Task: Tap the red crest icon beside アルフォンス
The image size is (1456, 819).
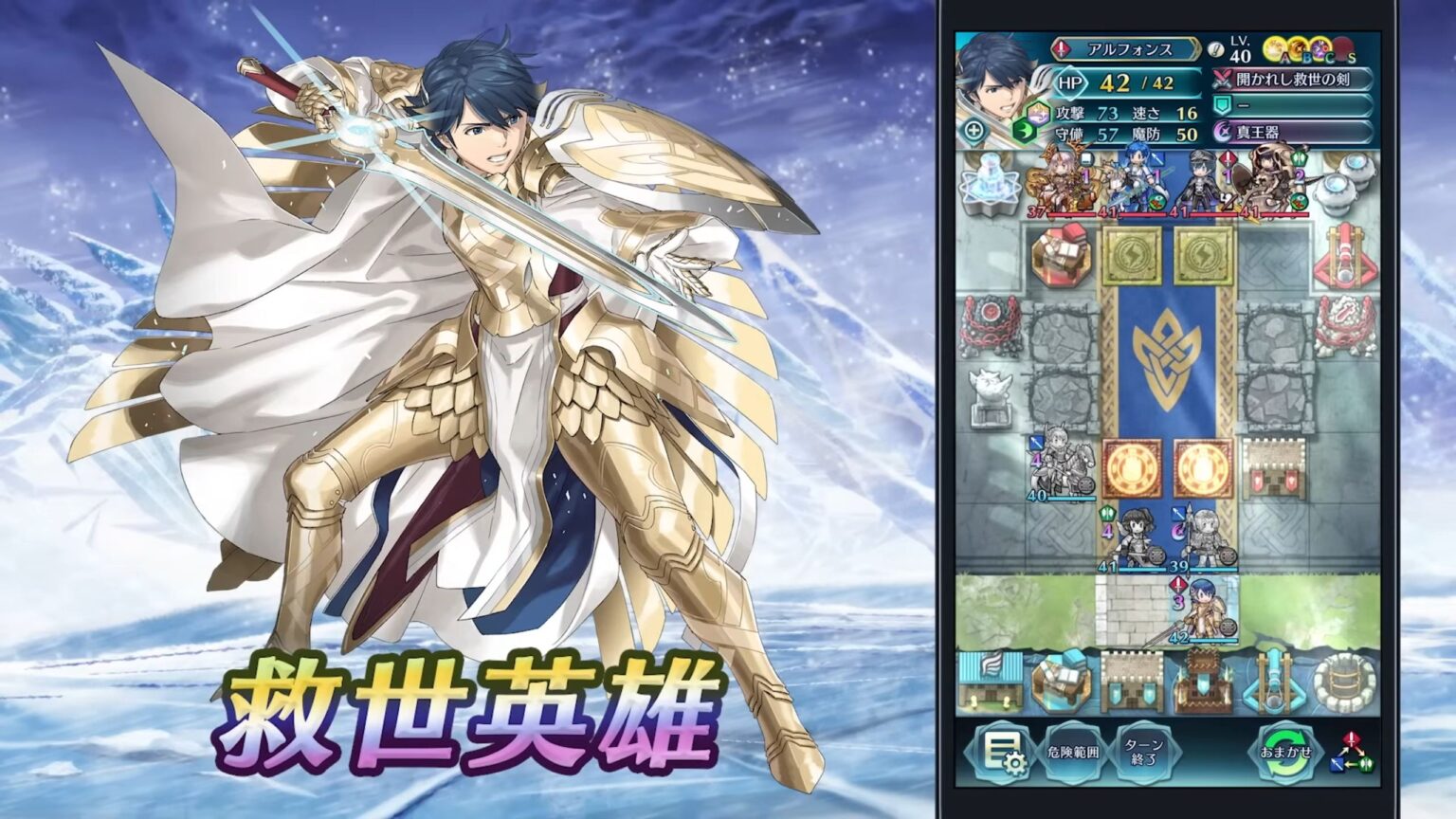Action: 1061,48
